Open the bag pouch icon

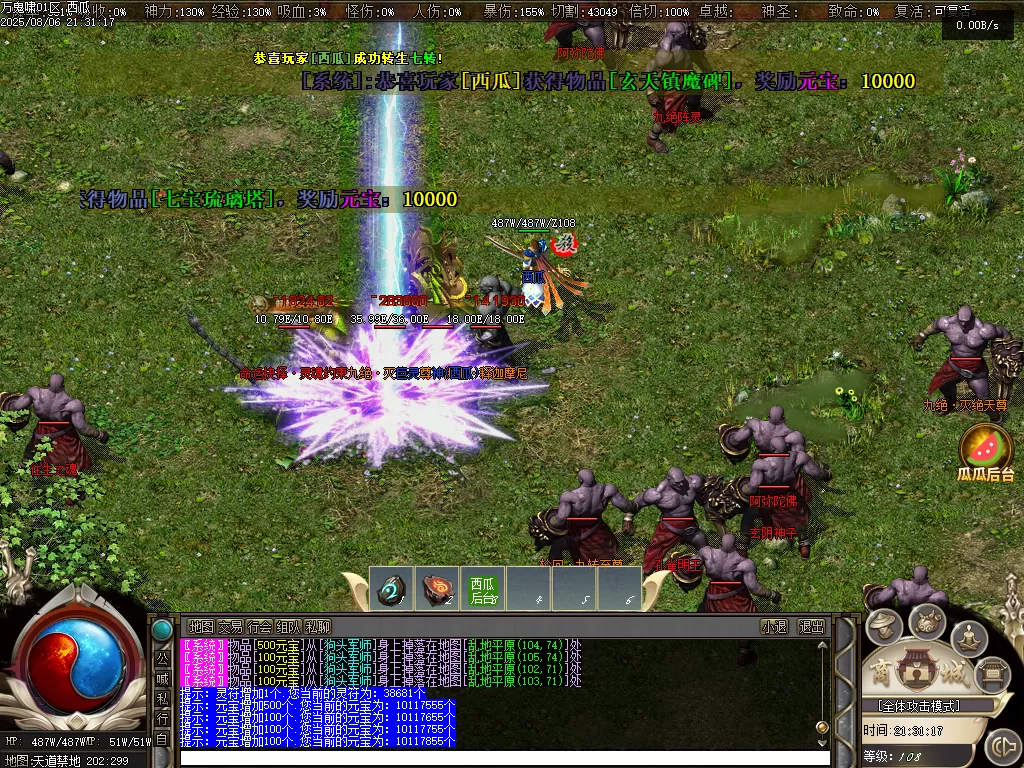(927, 622)
